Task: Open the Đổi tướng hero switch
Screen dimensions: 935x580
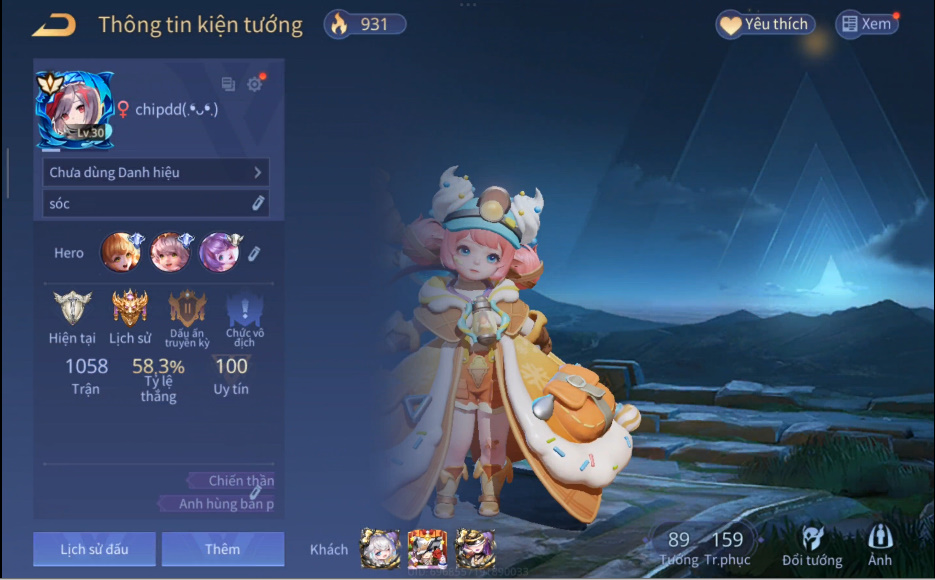Action: pyautogui.click(x=812, y=547)
